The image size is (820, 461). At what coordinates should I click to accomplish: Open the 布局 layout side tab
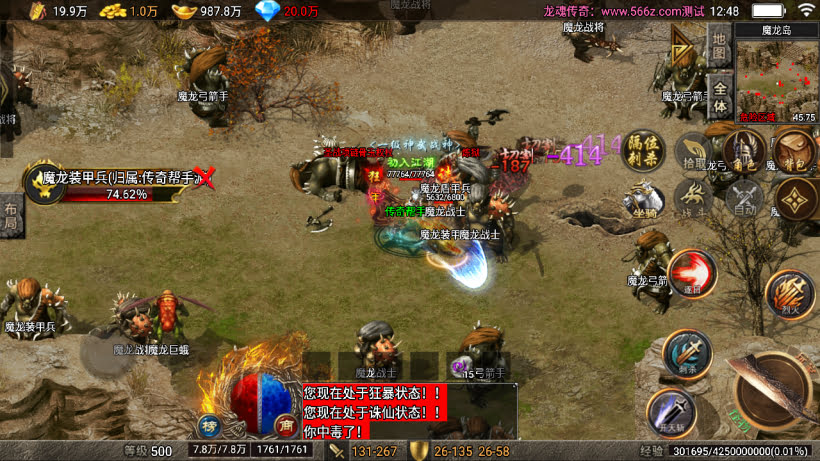click(x=10, y=216)
